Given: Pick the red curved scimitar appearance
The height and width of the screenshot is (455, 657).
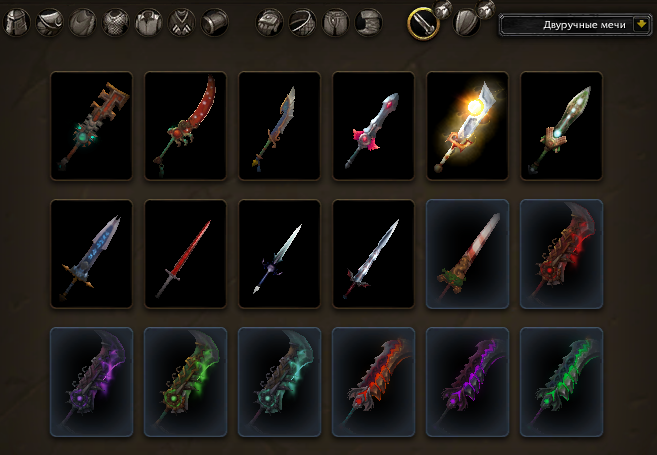Looking at the screenshot, I should tap(185, 125).
